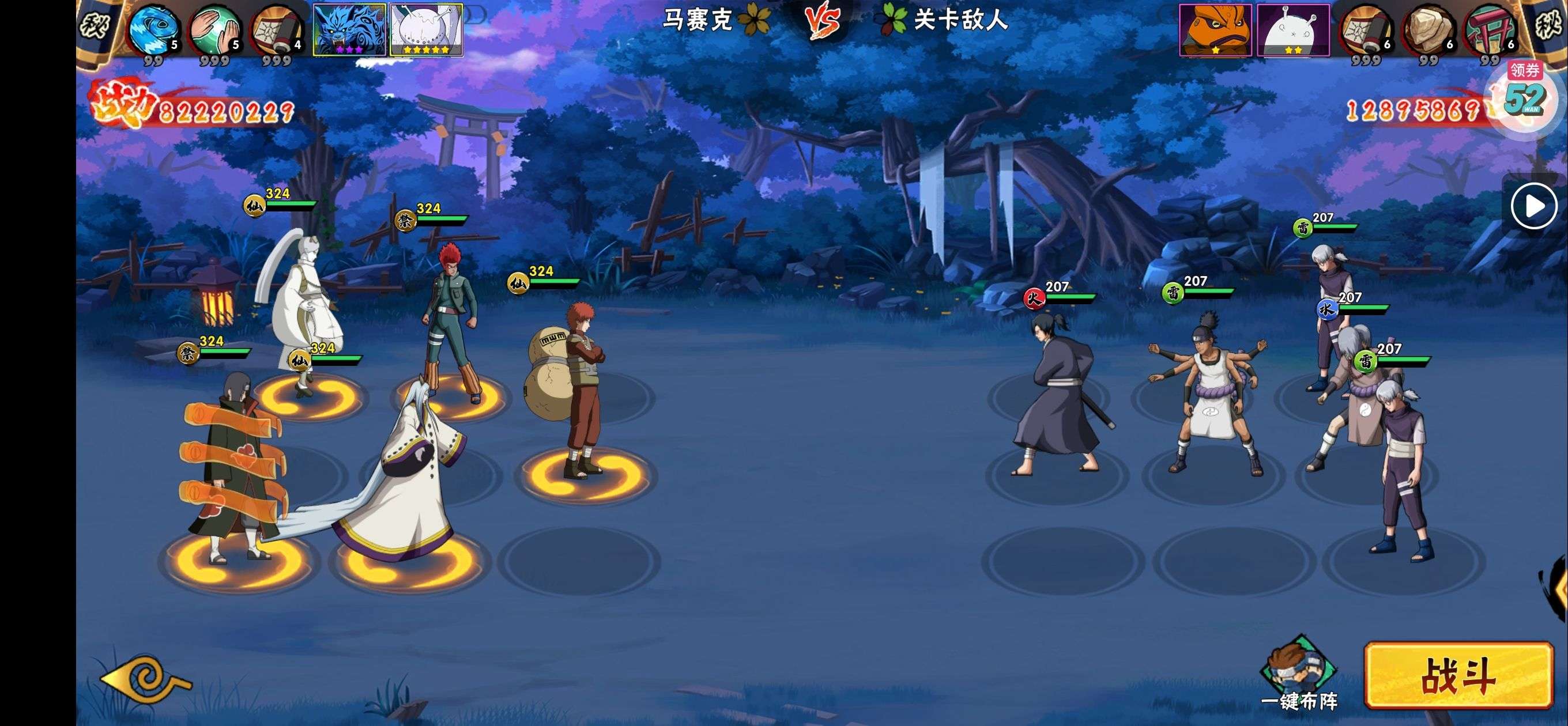Image resolution: width=1568 pixels, height=726 pixels.
Task: Choose the left team's scroll skill icon
Action: tap(277, 29)
